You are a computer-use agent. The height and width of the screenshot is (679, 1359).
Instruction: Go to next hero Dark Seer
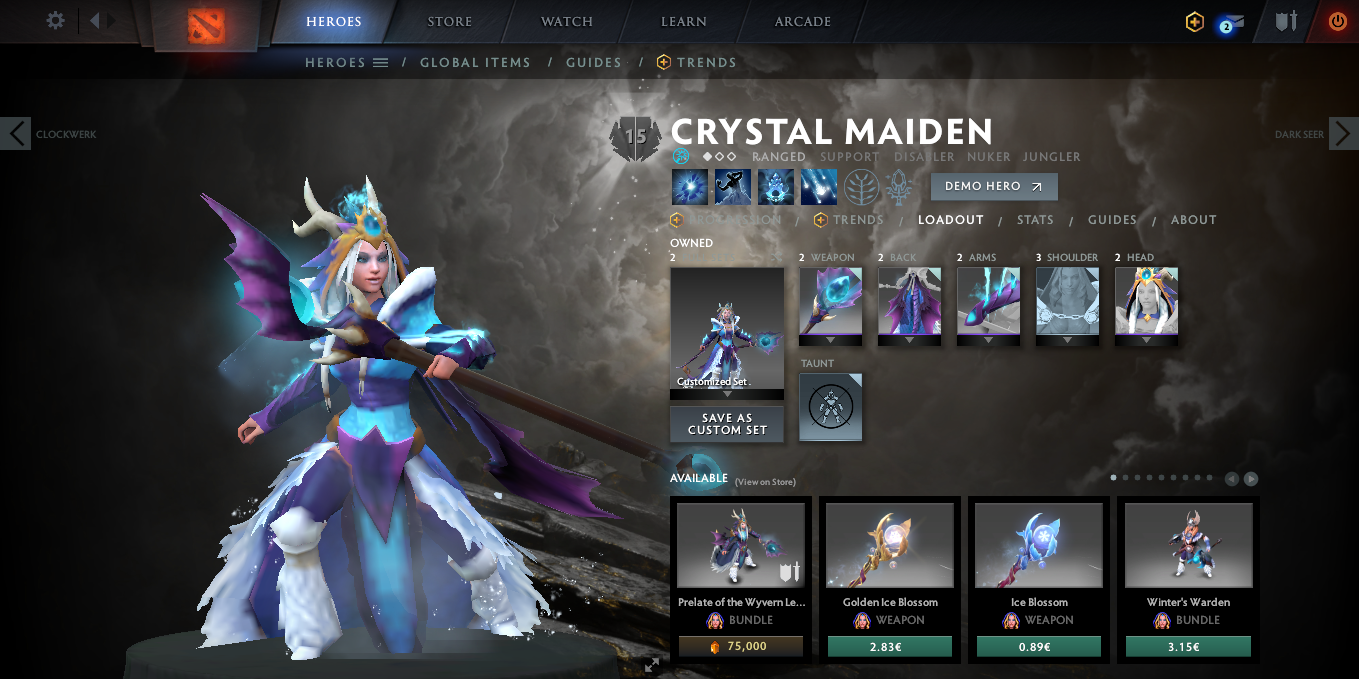1343,133
